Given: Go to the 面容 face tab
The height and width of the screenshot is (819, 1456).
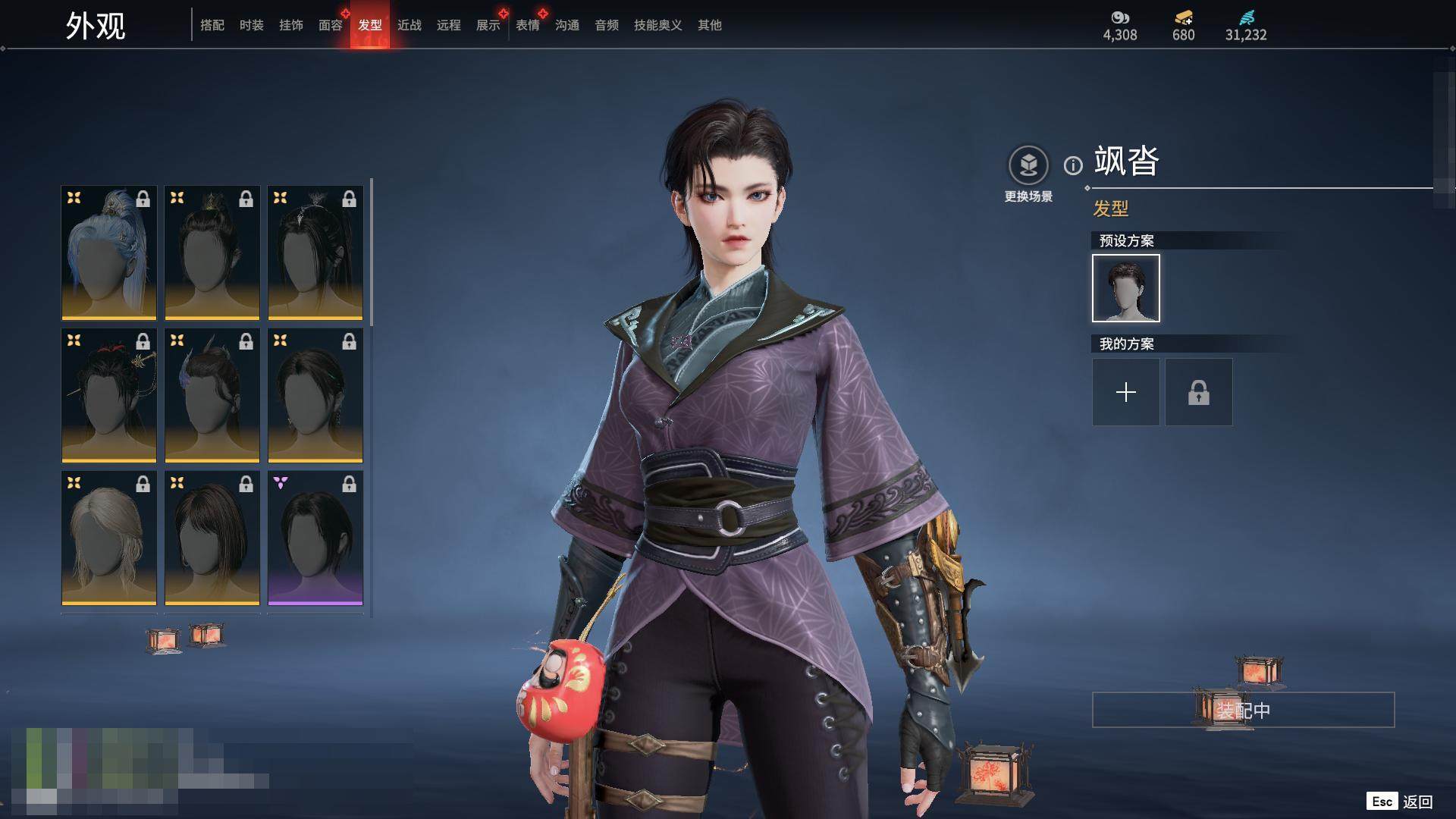Looking at the screenshot, I should coord(331,25).
